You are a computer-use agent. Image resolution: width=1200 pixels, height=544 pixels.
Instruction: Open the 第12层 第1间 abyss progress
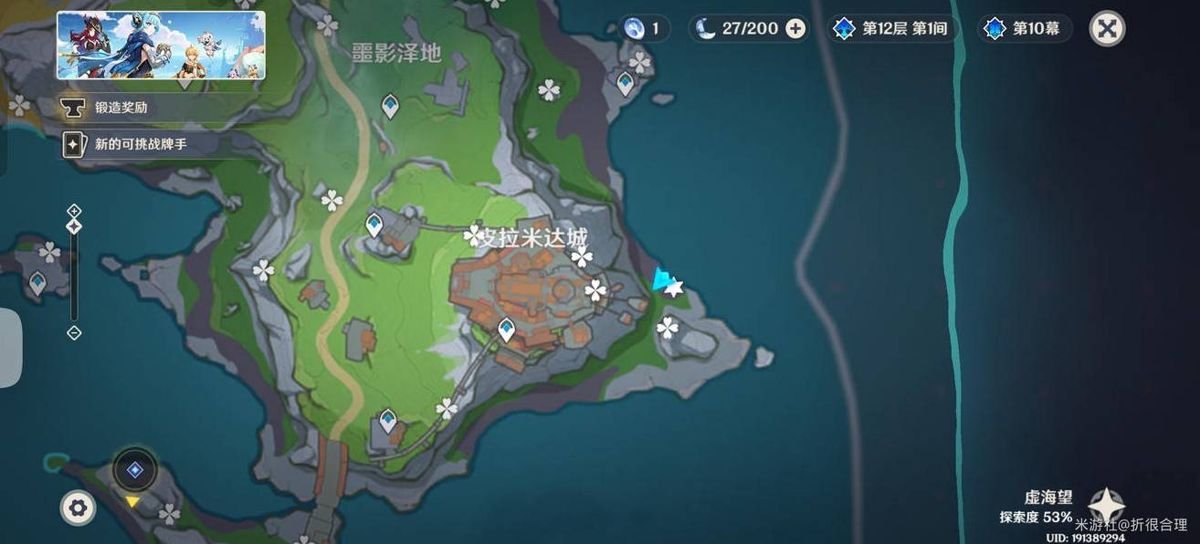pos(891,28)
